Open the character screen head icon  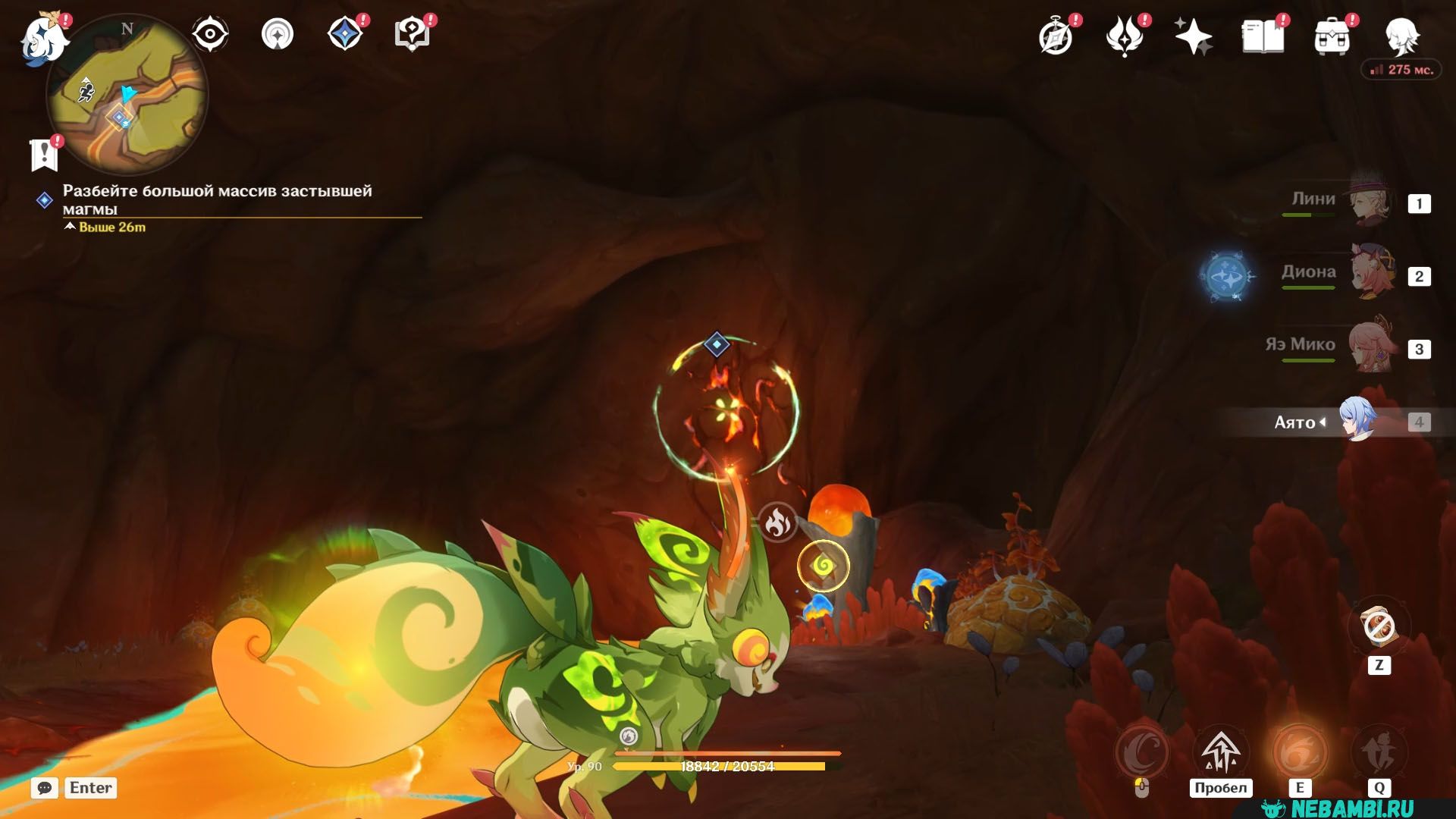1402,36
